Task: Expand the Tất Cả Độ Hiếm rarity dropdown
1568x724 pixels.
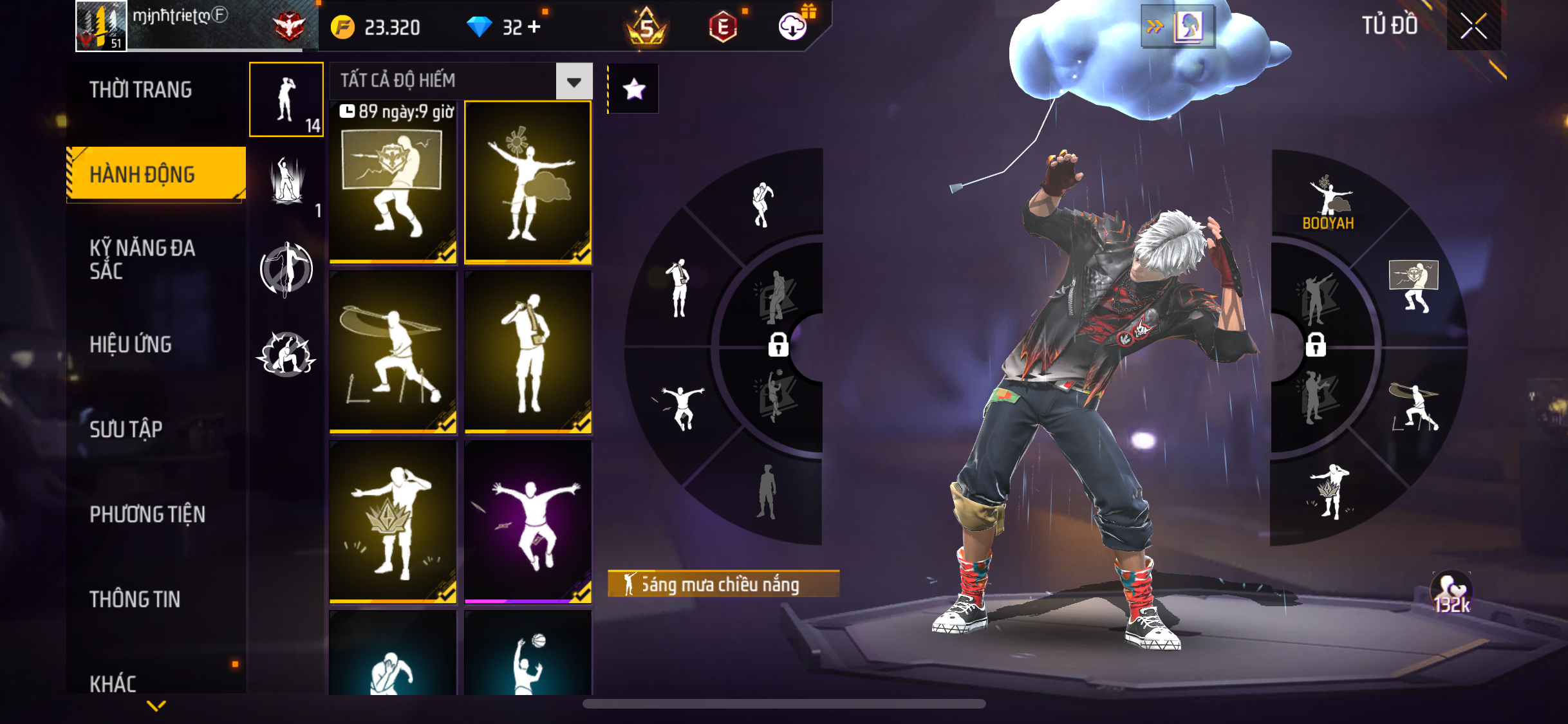Action: [x=574, y=81]
